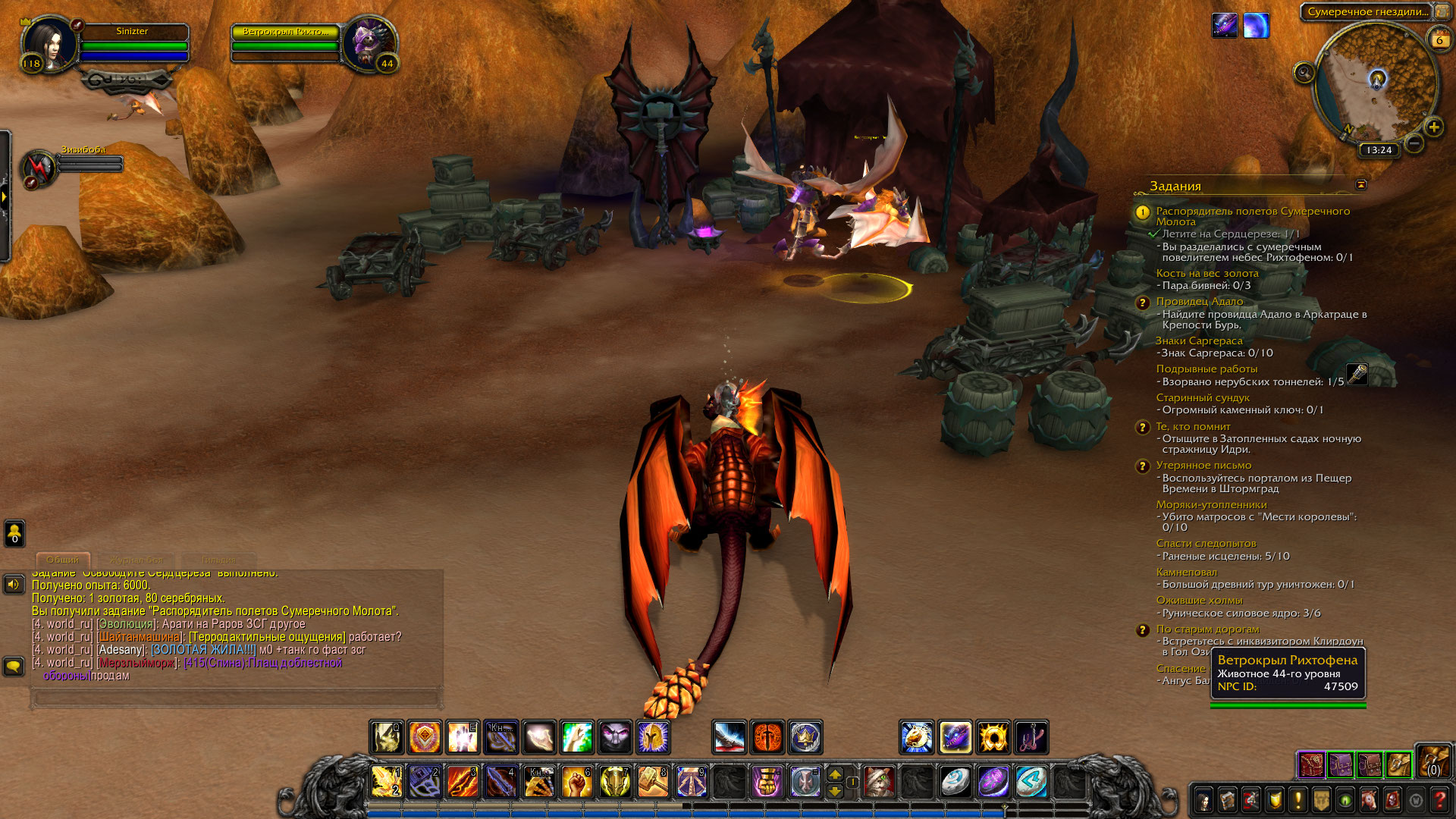Cast the green hand spell

(577, 737)
